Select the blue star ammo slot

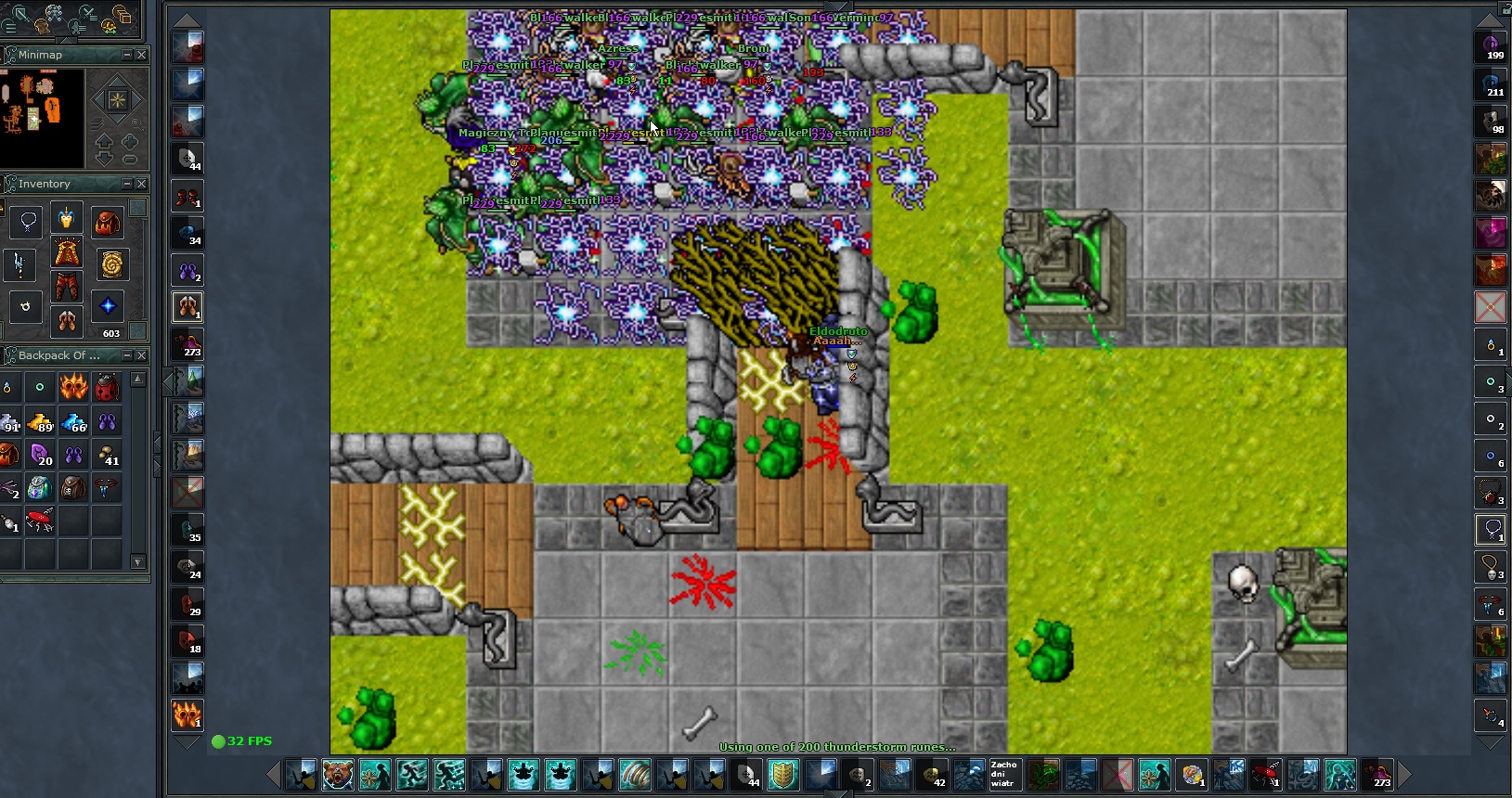[x=109, y=305]
